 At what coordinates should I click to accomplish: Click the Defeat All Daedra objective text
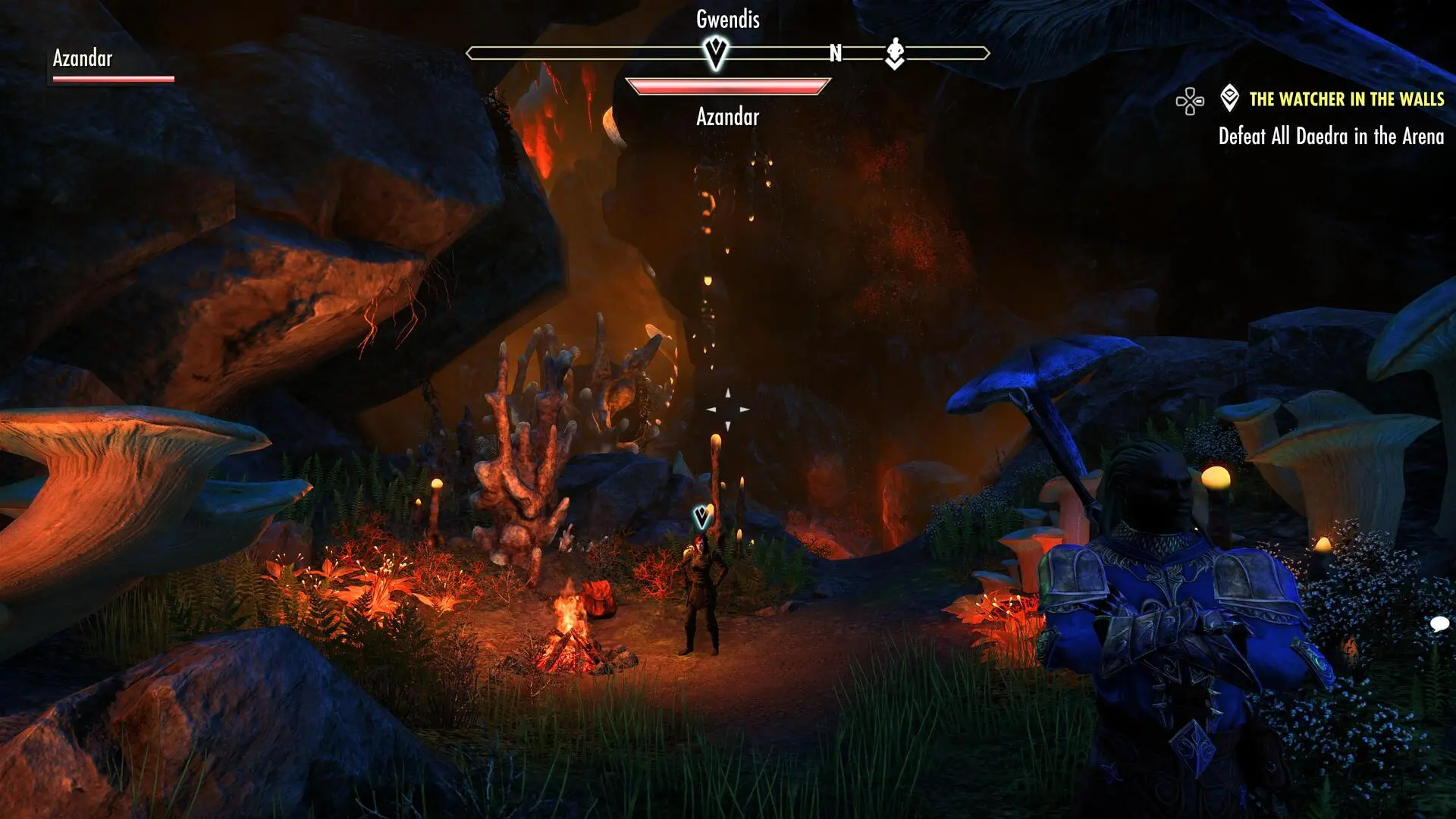pos(1331,136)
